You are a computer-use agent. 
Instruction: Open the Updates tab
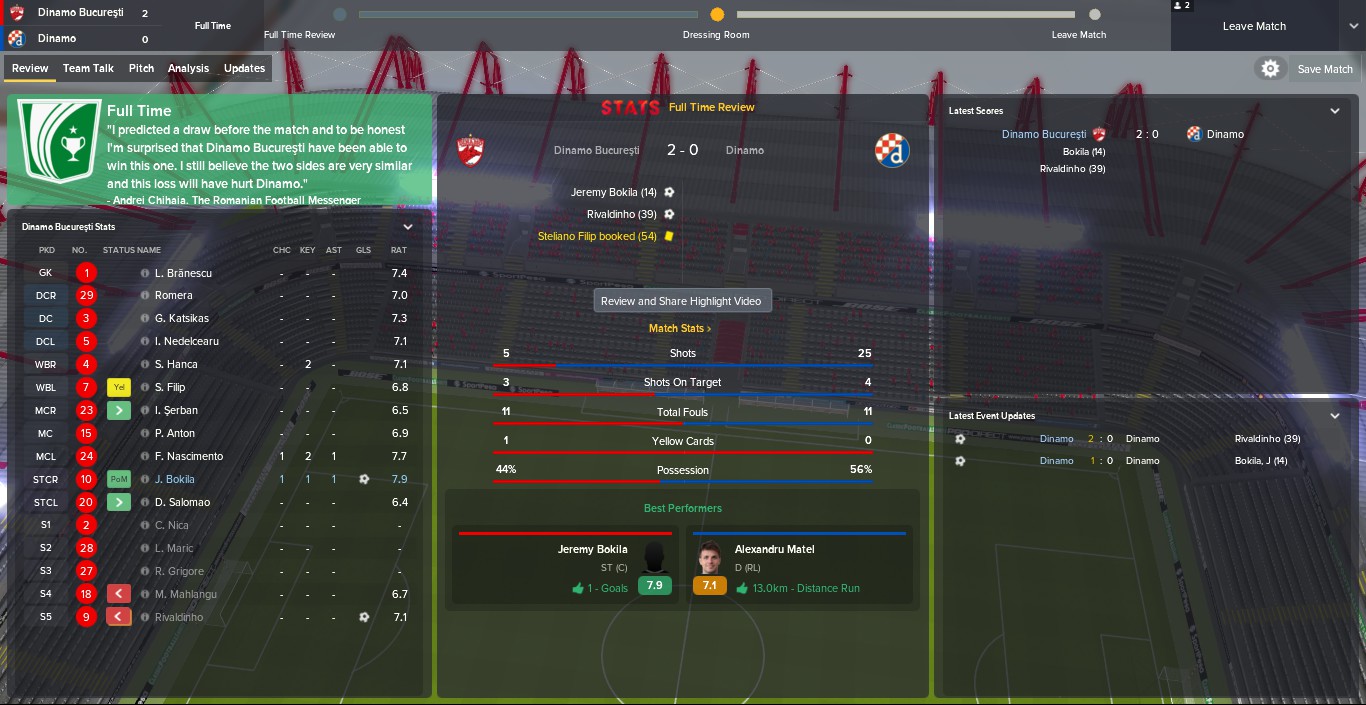244,68
